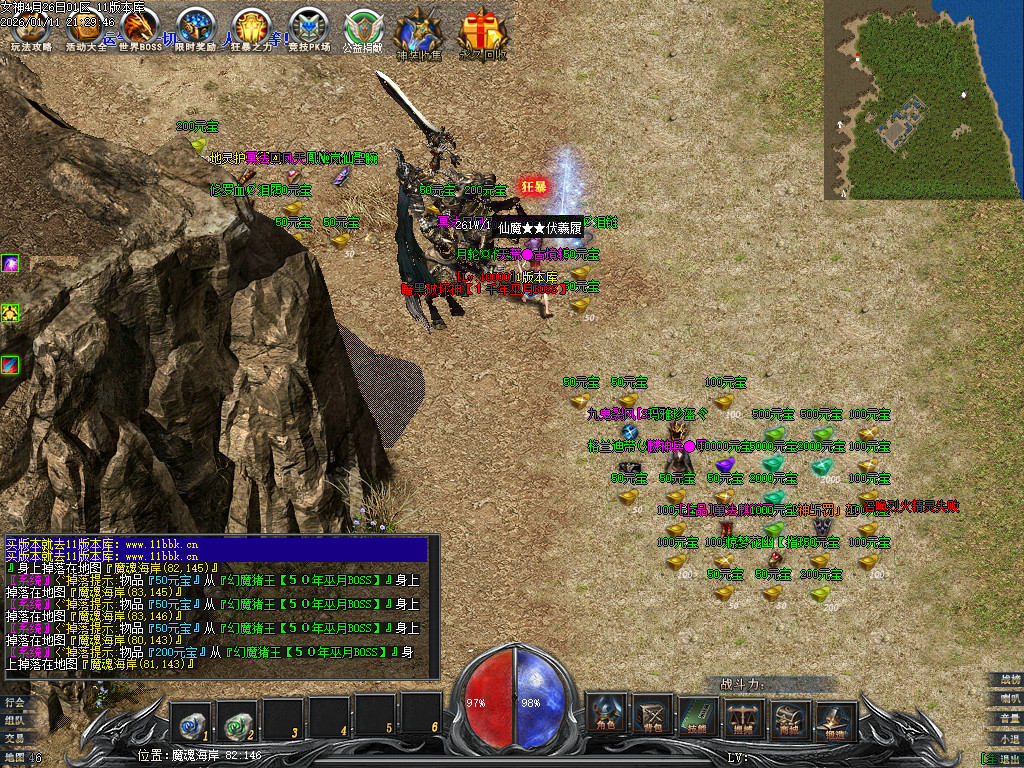Enter the 竞技PK场 arena icon
Image resolution: width=1024 pixels, height=768 pixels.
307,28
